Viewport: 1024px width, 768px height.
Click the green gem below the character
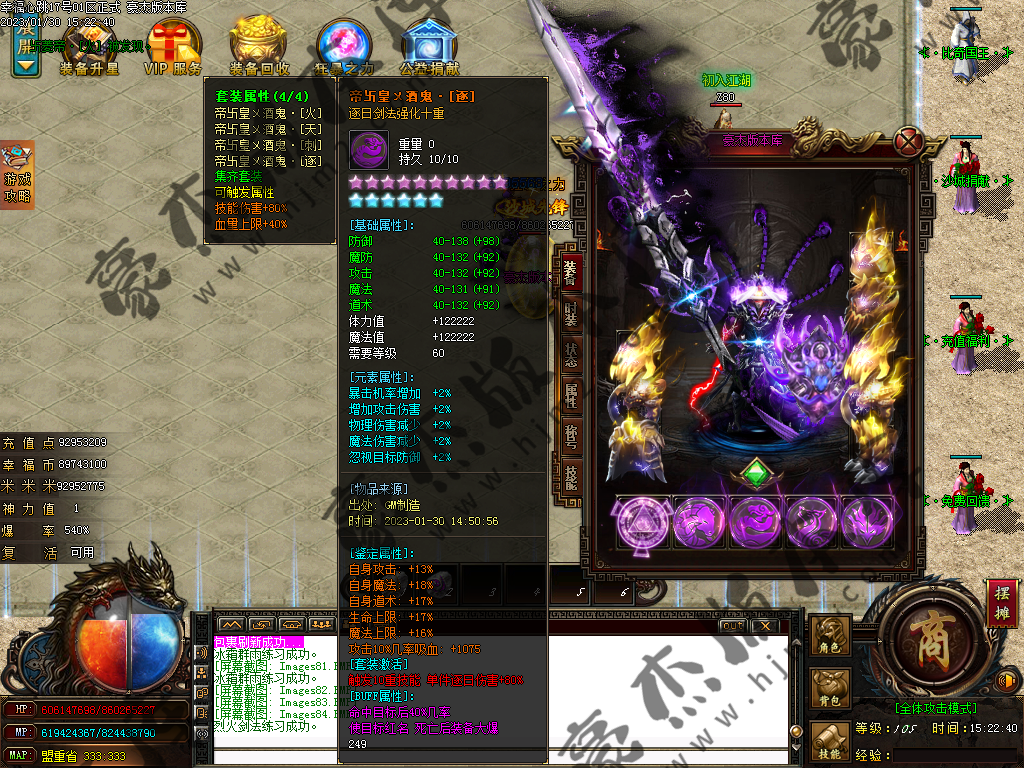point(758,473)
